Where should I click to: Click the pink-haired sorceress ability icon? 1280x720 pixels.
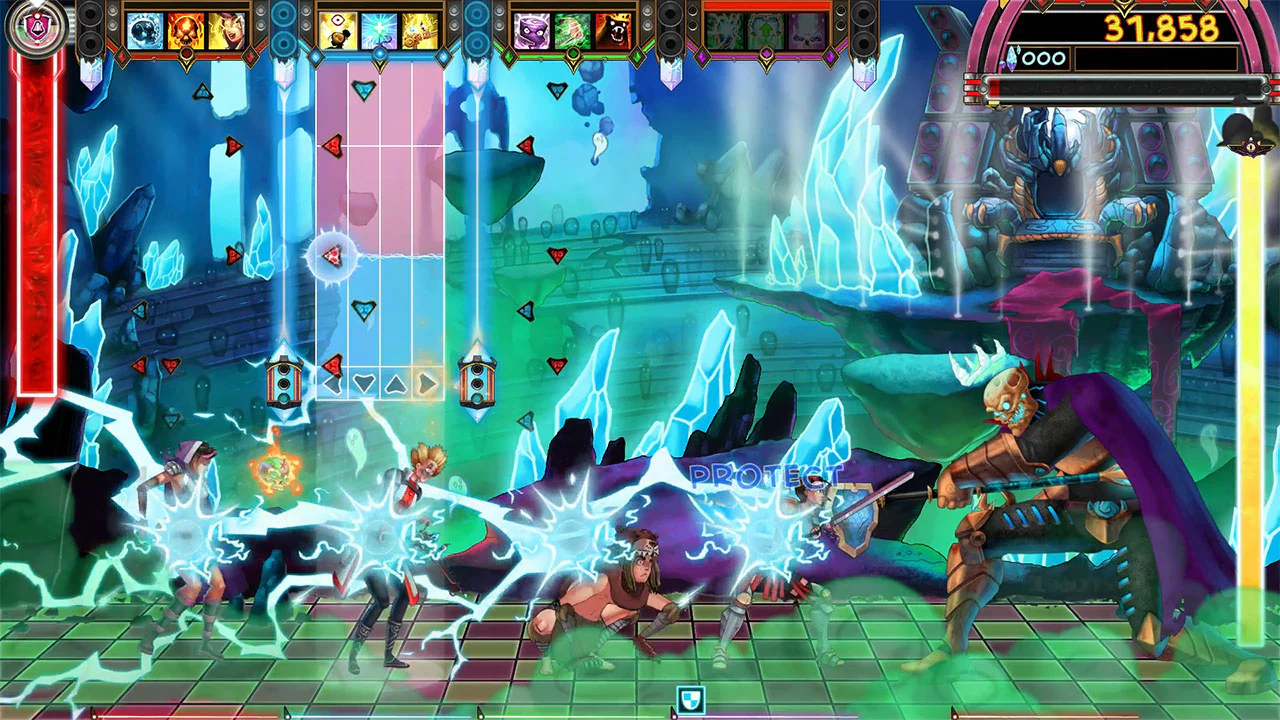225,30
